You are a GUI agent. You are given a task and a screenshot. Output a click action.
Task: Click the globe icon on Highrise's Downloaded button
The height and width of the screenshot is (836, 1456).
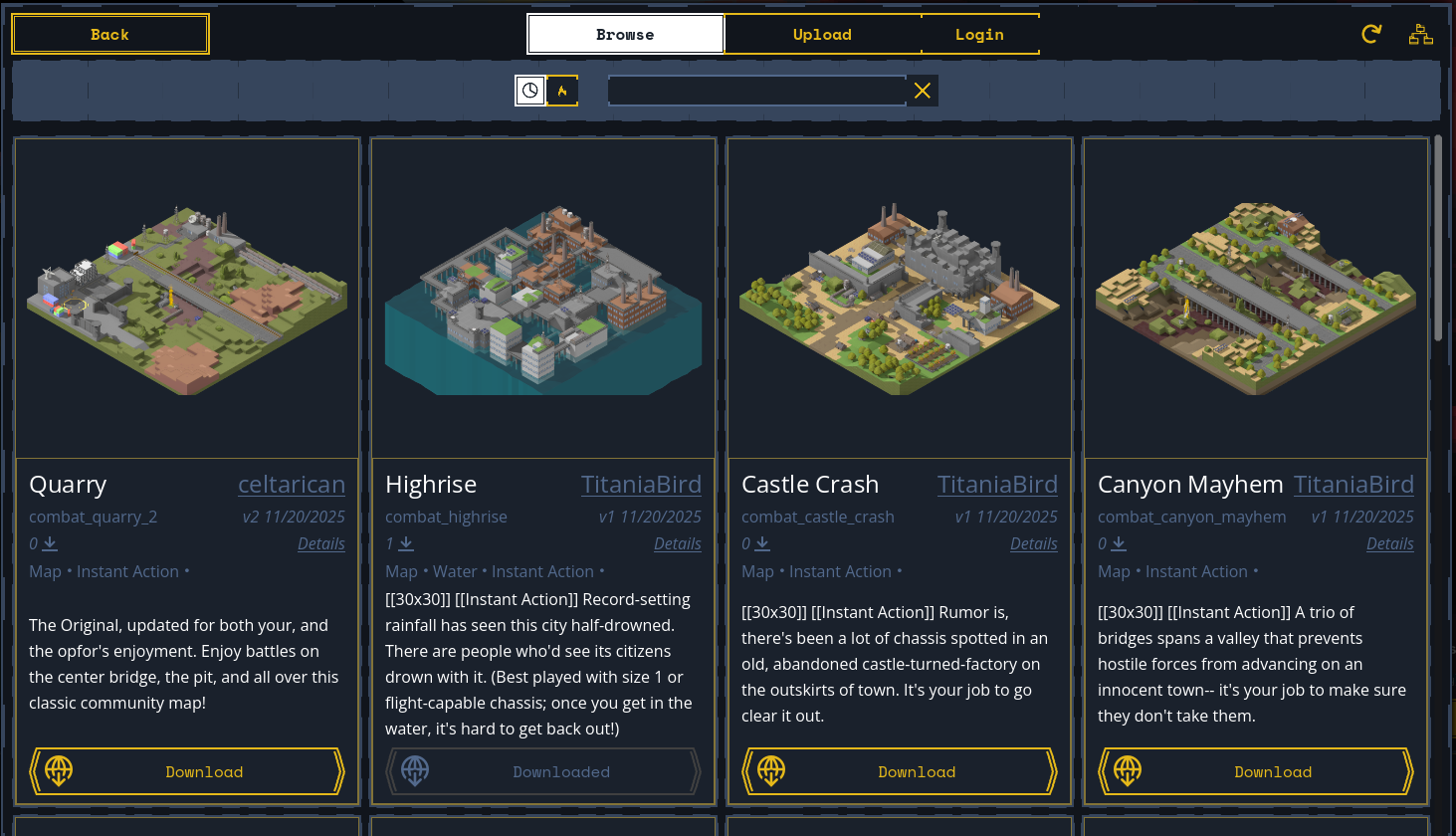pyautogui.click(x=415, y=770)
